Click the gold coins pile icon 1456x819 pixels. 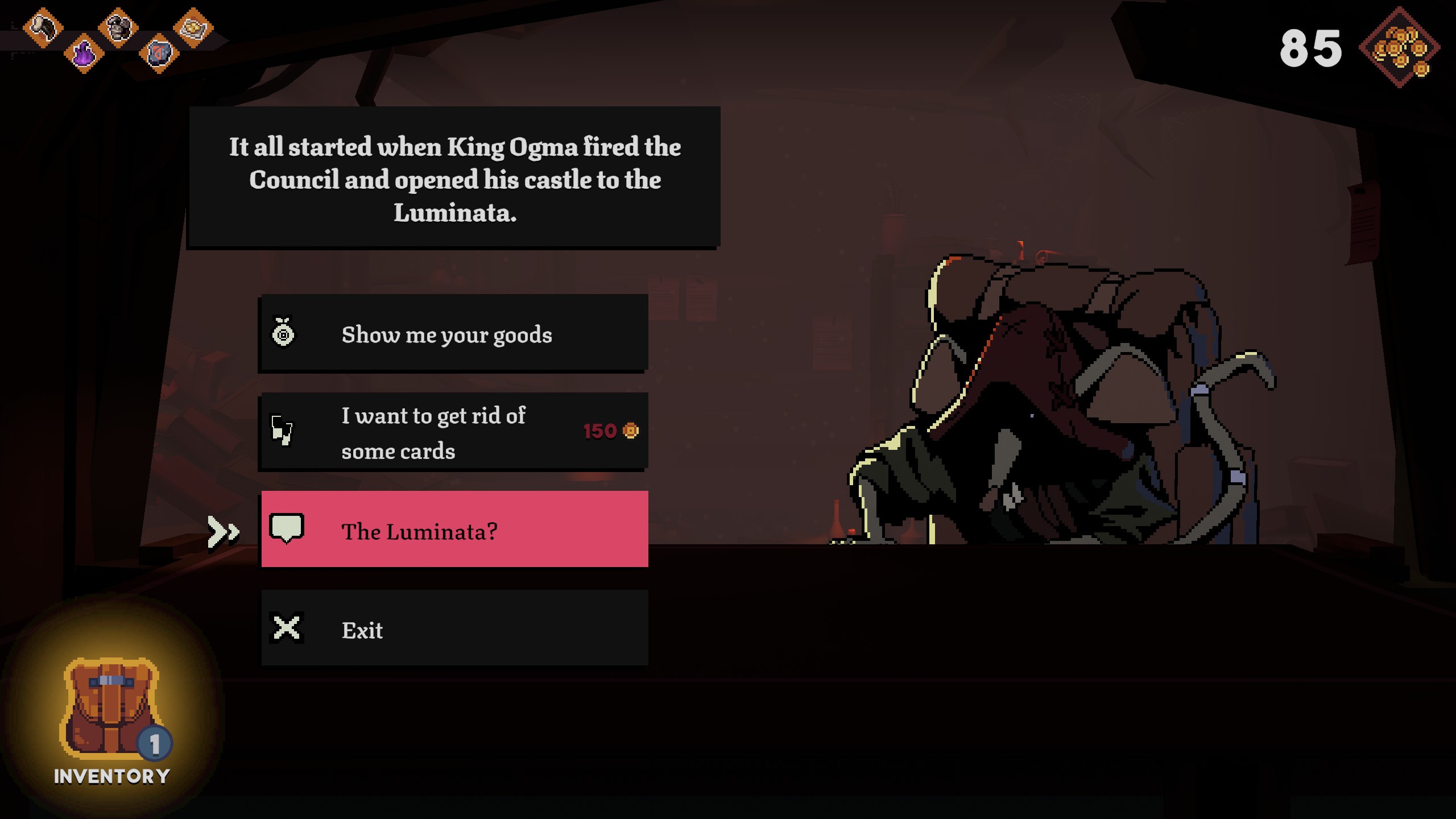(x=1400, y=48)
